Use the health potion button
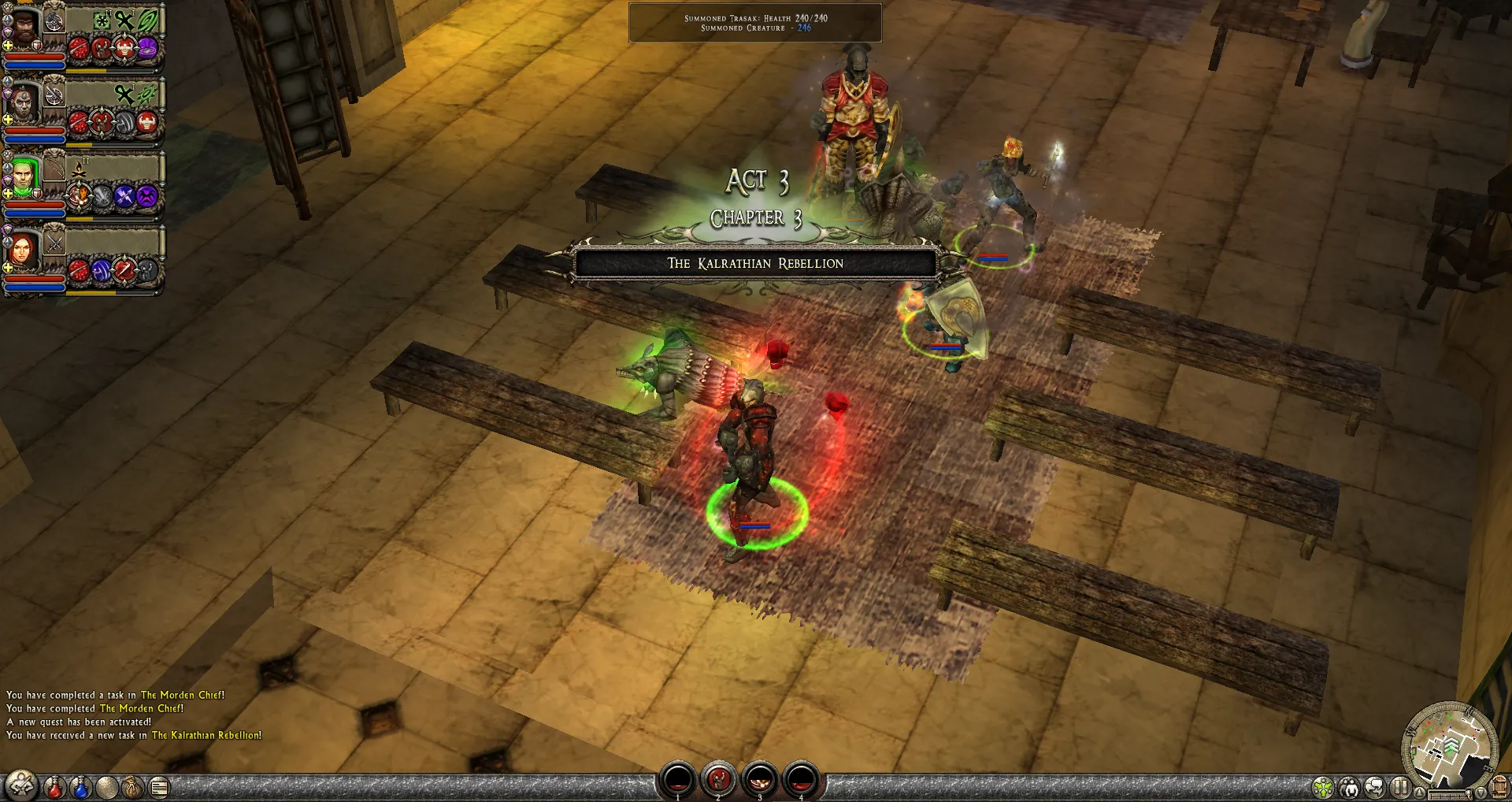This screenshot has width=1512, height=802. click(54, 786)
